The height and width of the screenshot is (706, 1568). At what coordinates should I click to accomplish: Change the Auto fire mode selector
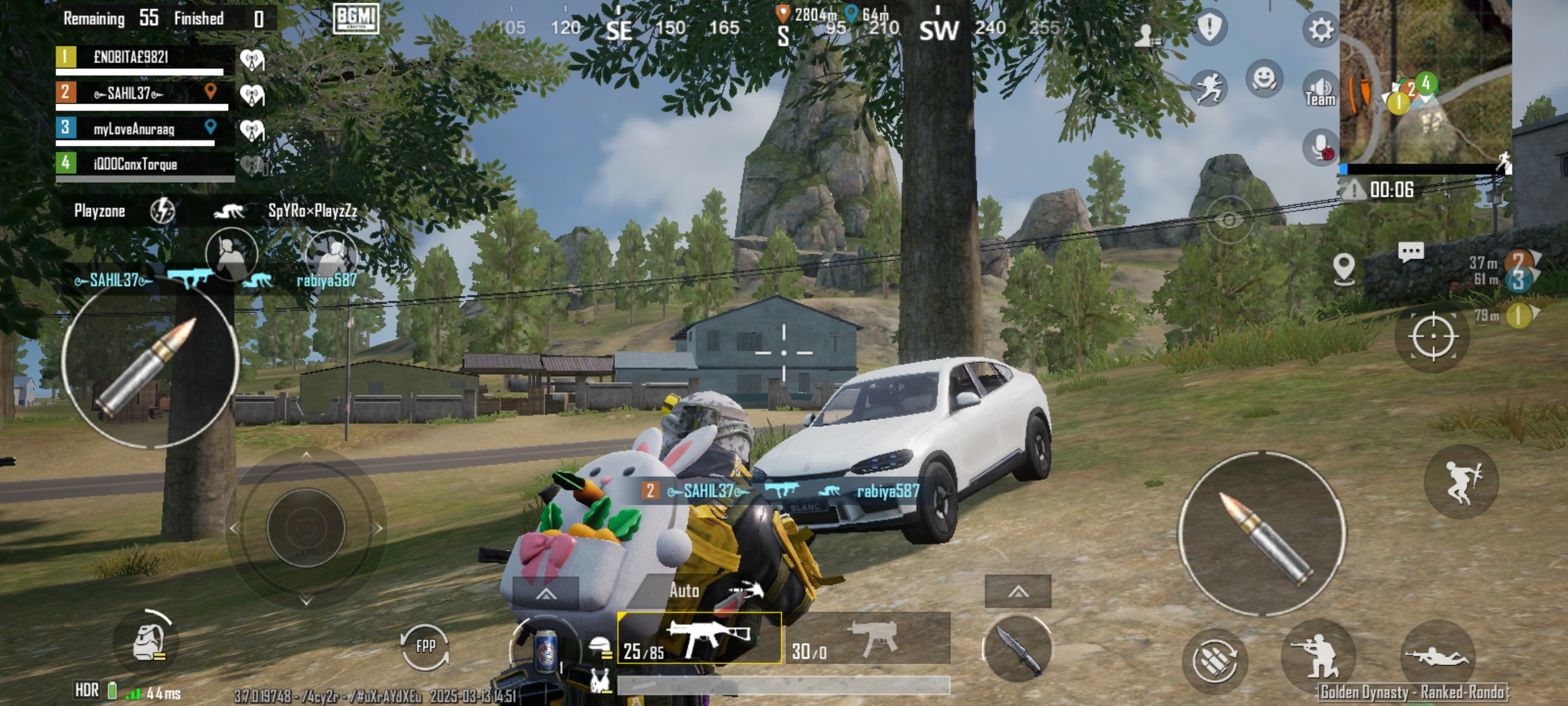[684, 590]
